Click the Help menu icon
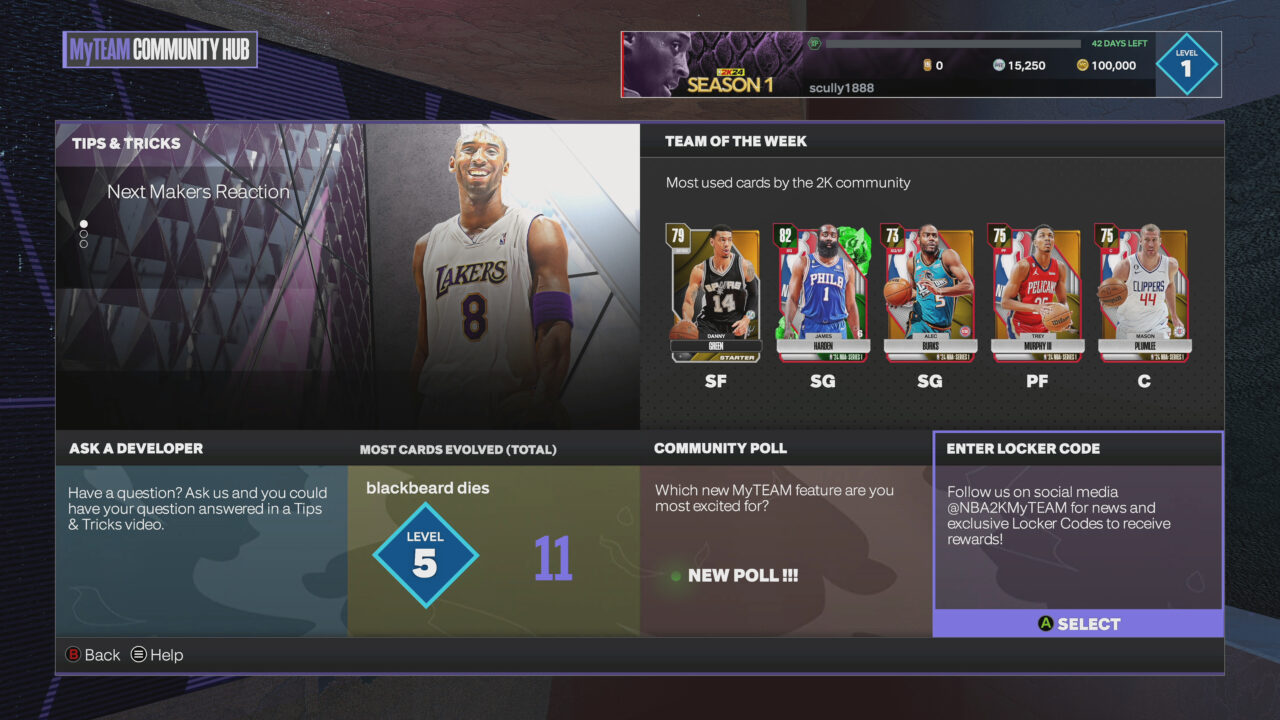 pos(138,655)
